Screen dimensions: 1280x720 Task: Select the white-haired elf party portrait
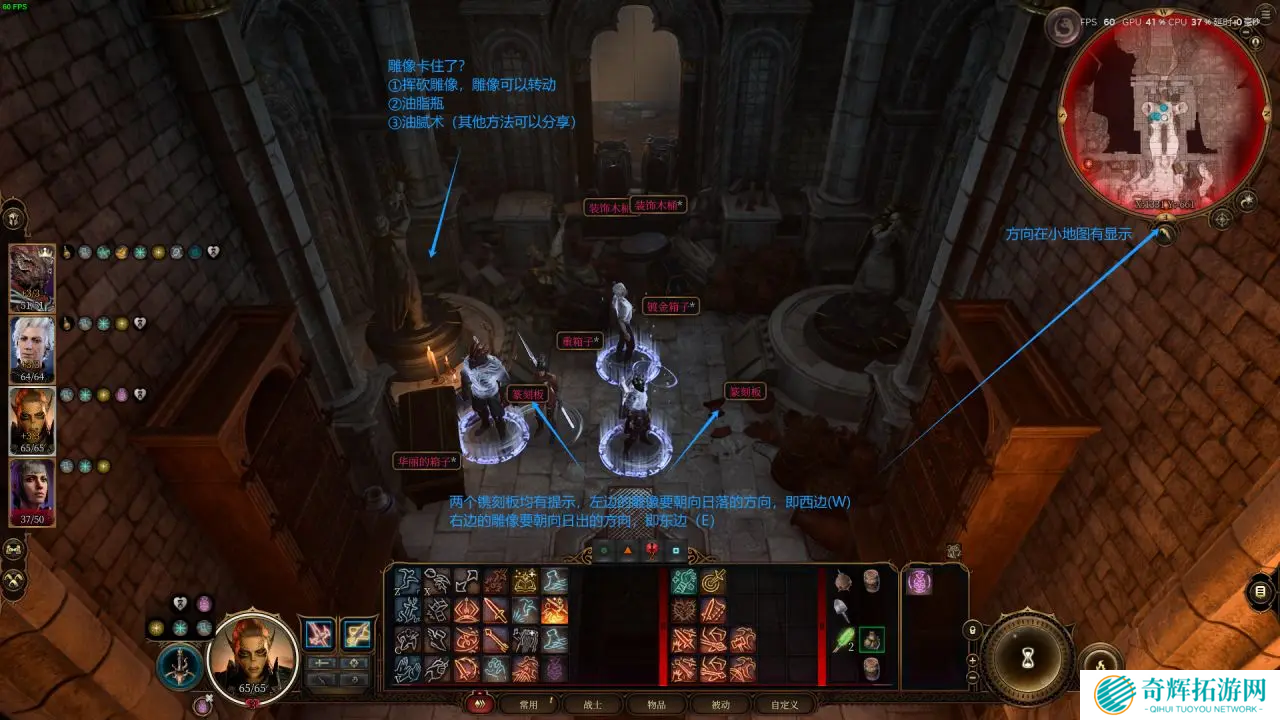(32, 349)
